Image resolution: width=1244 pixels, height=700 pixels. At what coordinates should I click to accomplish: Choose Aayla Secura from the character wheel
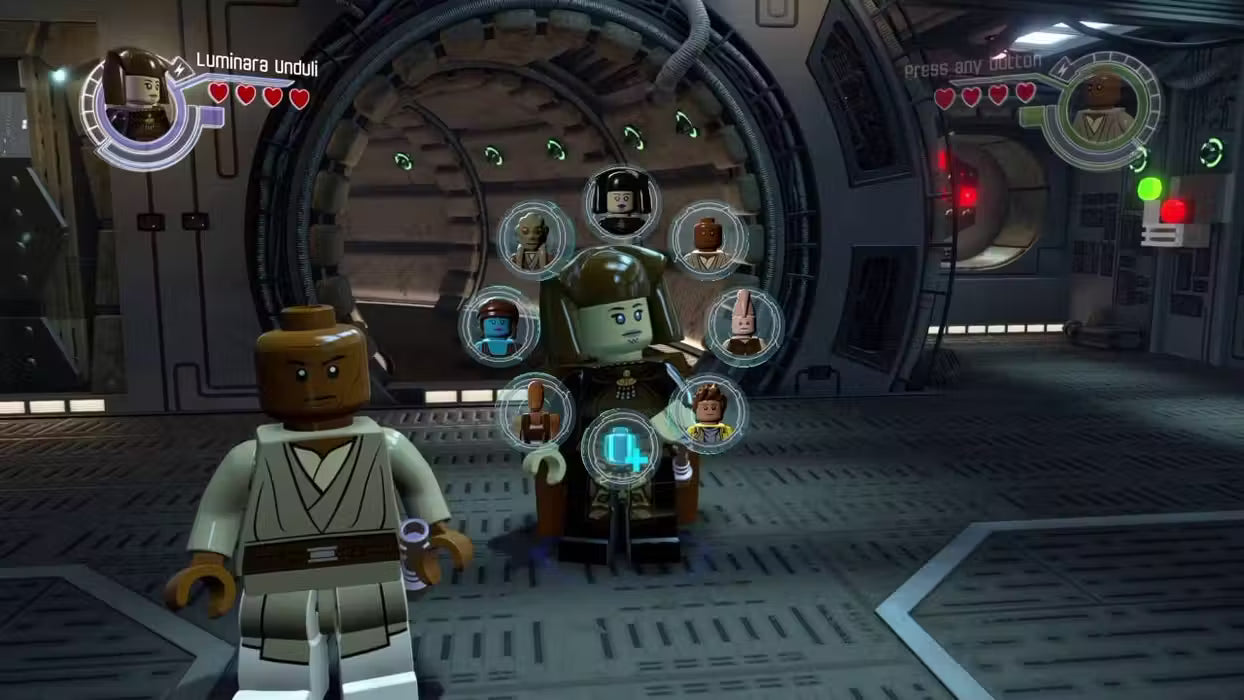pos(499,326)
